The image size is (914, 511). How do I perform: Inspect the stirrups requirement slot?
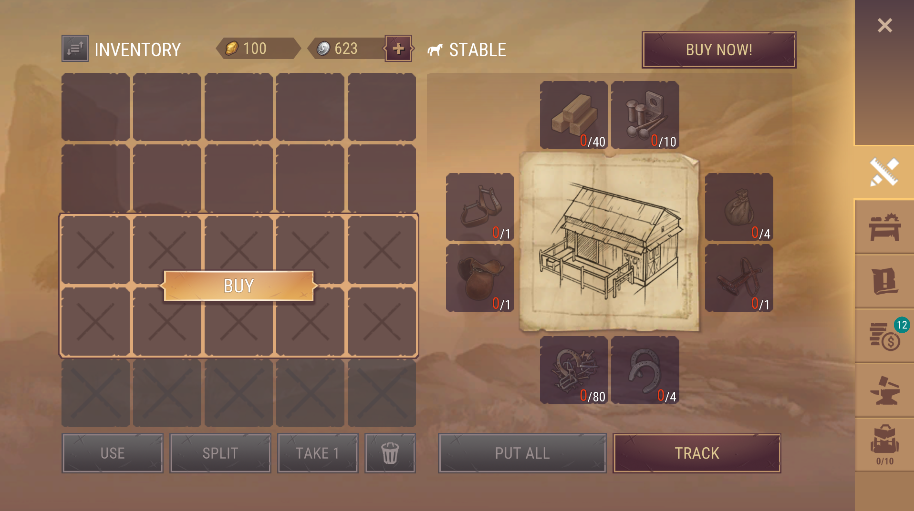point(480,207)
